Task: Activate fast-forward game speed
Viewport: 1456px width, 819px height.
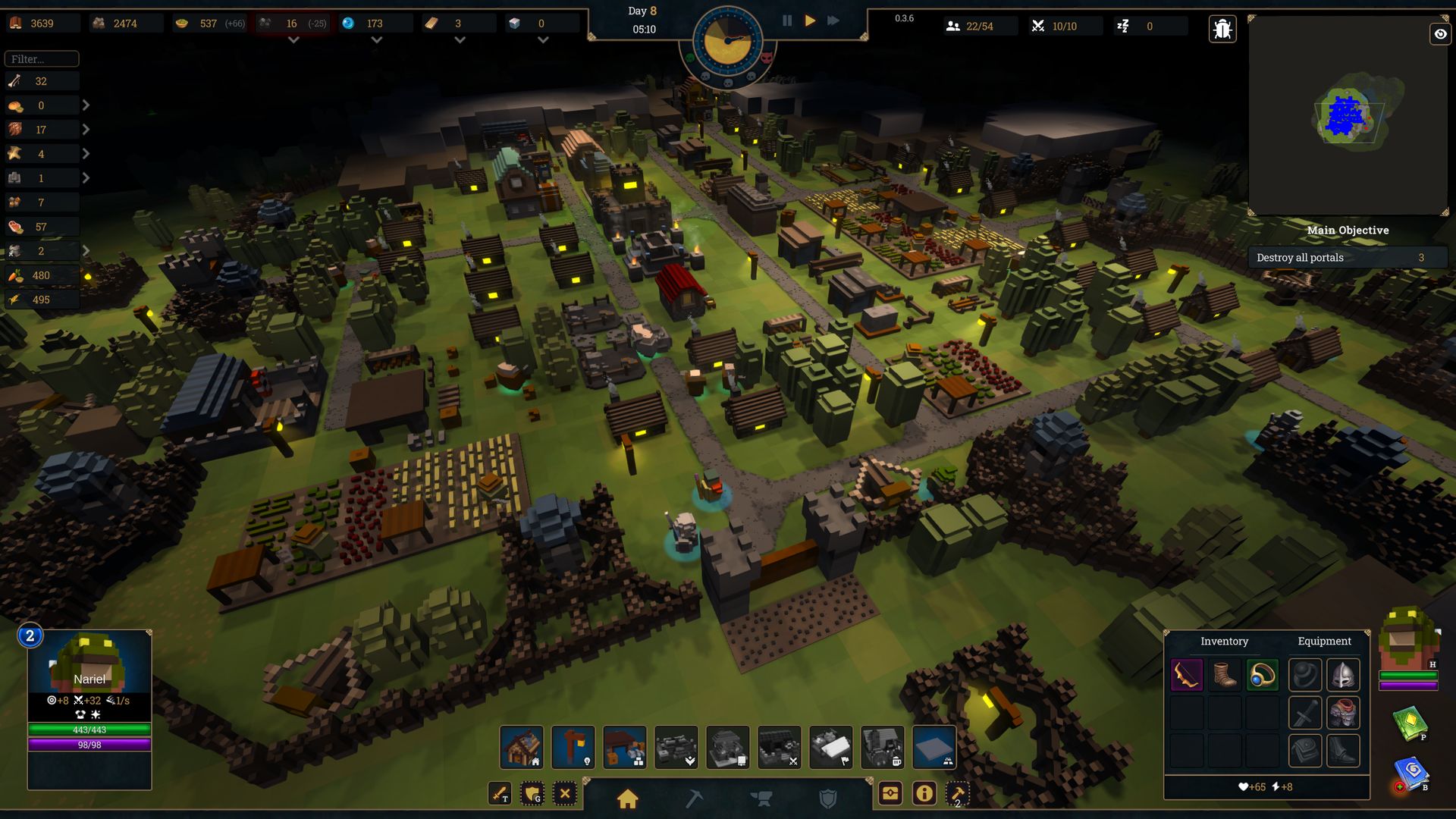Action: 833,21
